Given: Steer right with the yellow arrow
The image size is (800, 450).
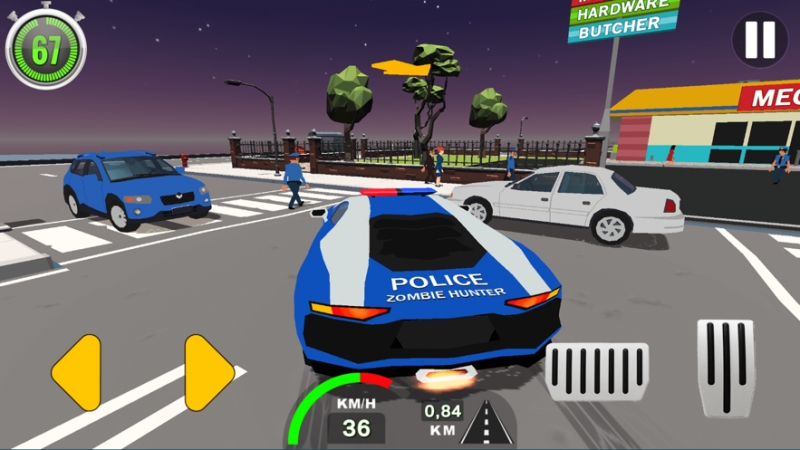Looking at the screenshot, I should pos(208,372).
